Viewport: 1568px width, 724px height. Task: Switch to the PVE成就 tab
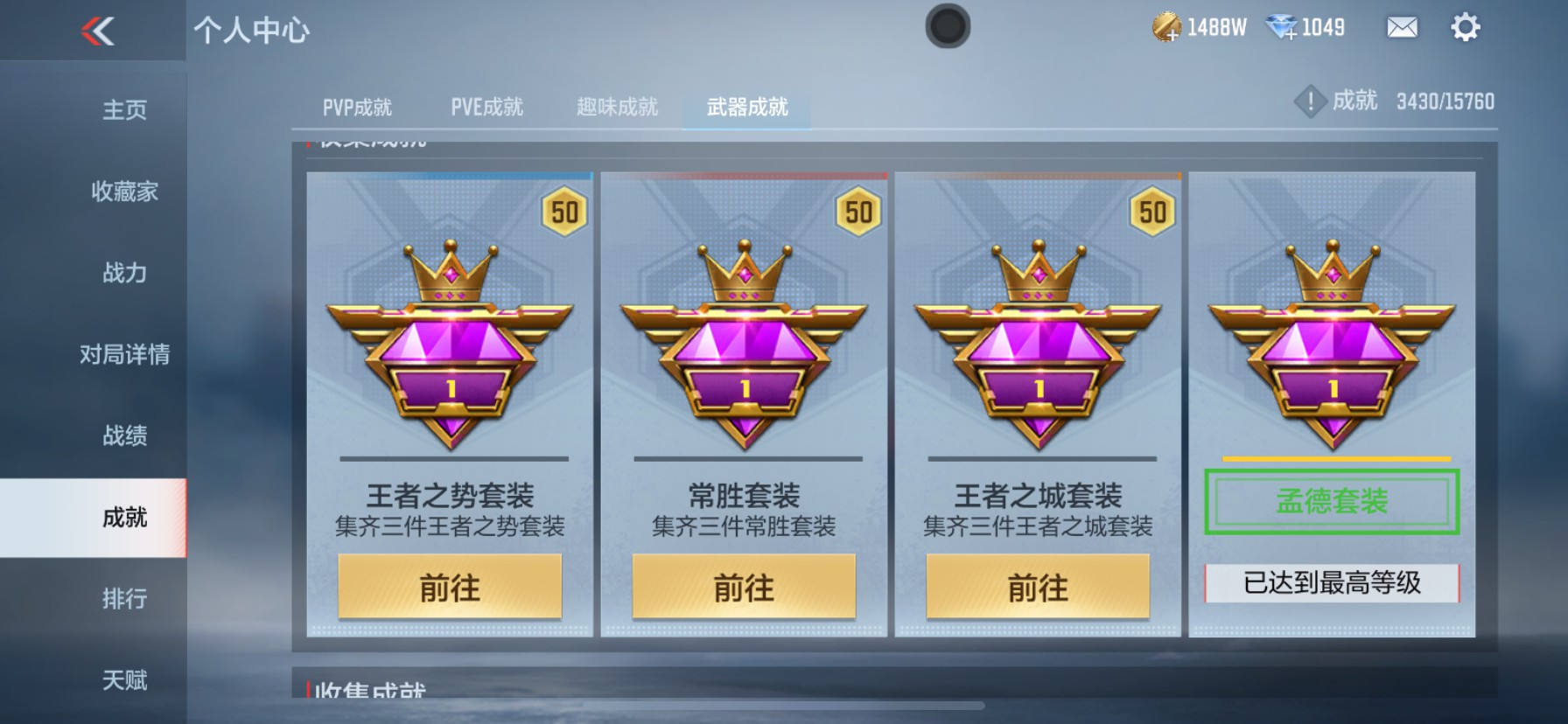point(488,107)
